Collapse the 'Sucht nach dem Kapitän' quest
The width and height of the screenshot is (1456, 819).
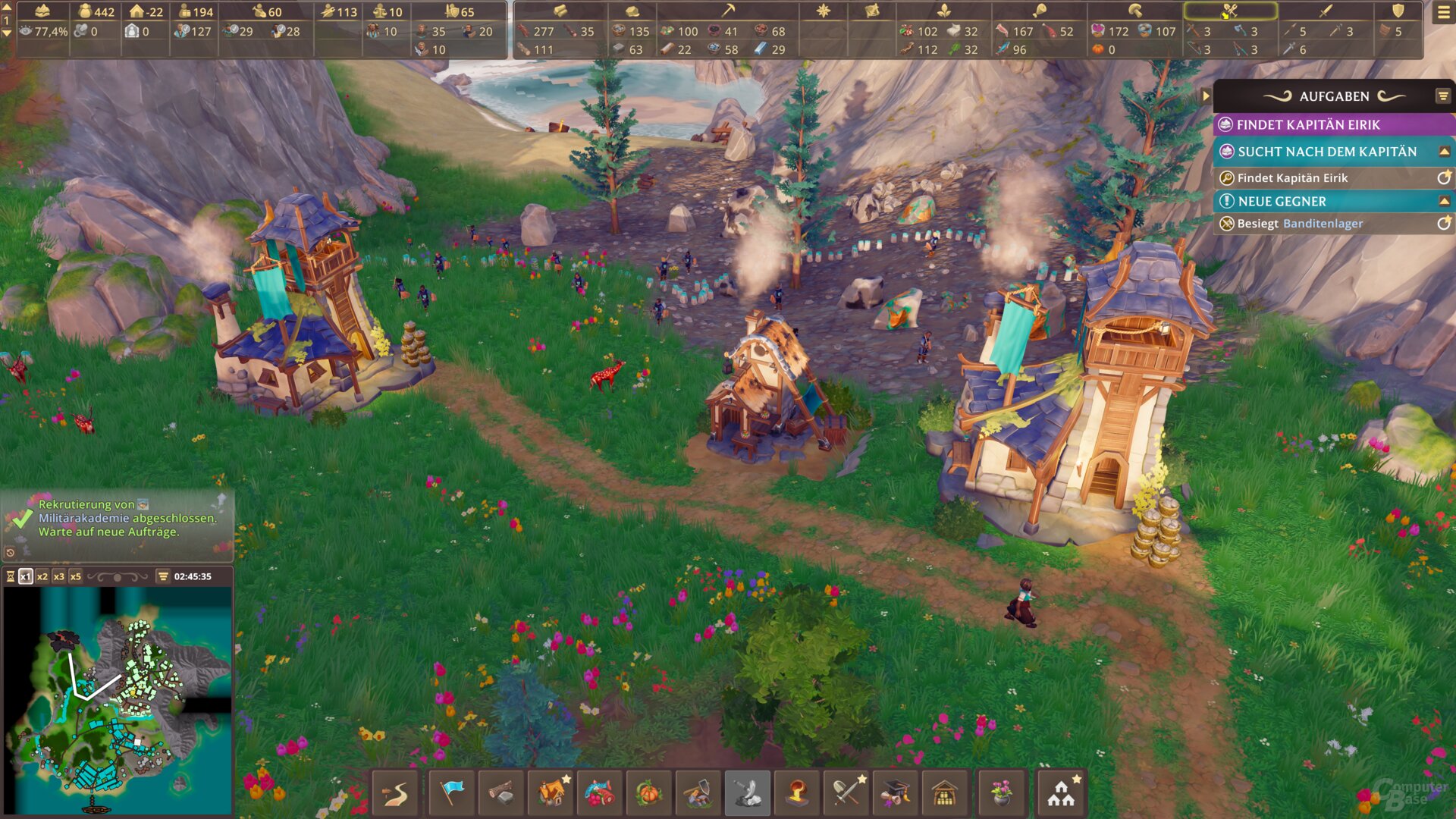[1445, 152]
